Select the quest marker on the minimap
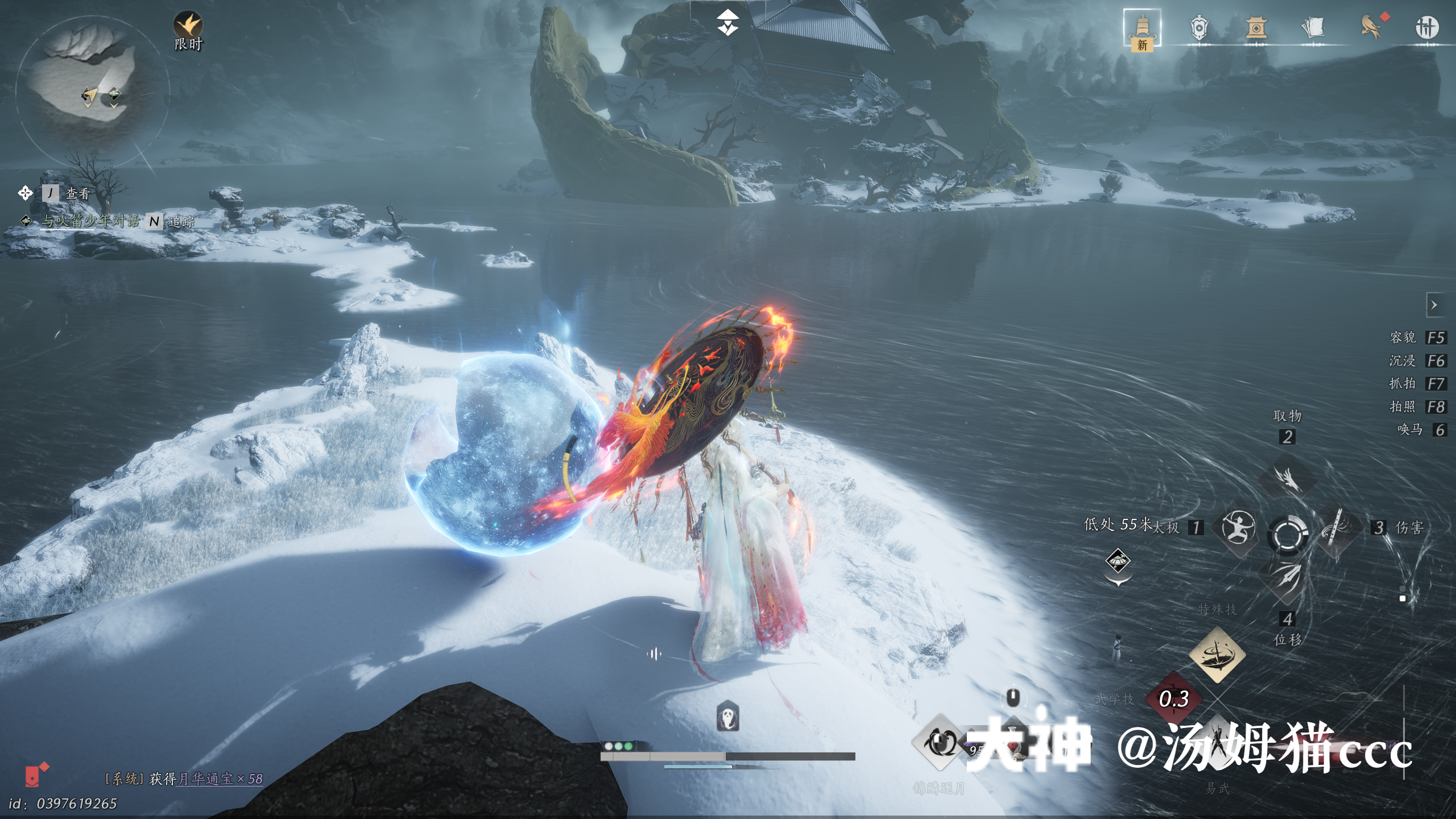 tap(114, 94)
